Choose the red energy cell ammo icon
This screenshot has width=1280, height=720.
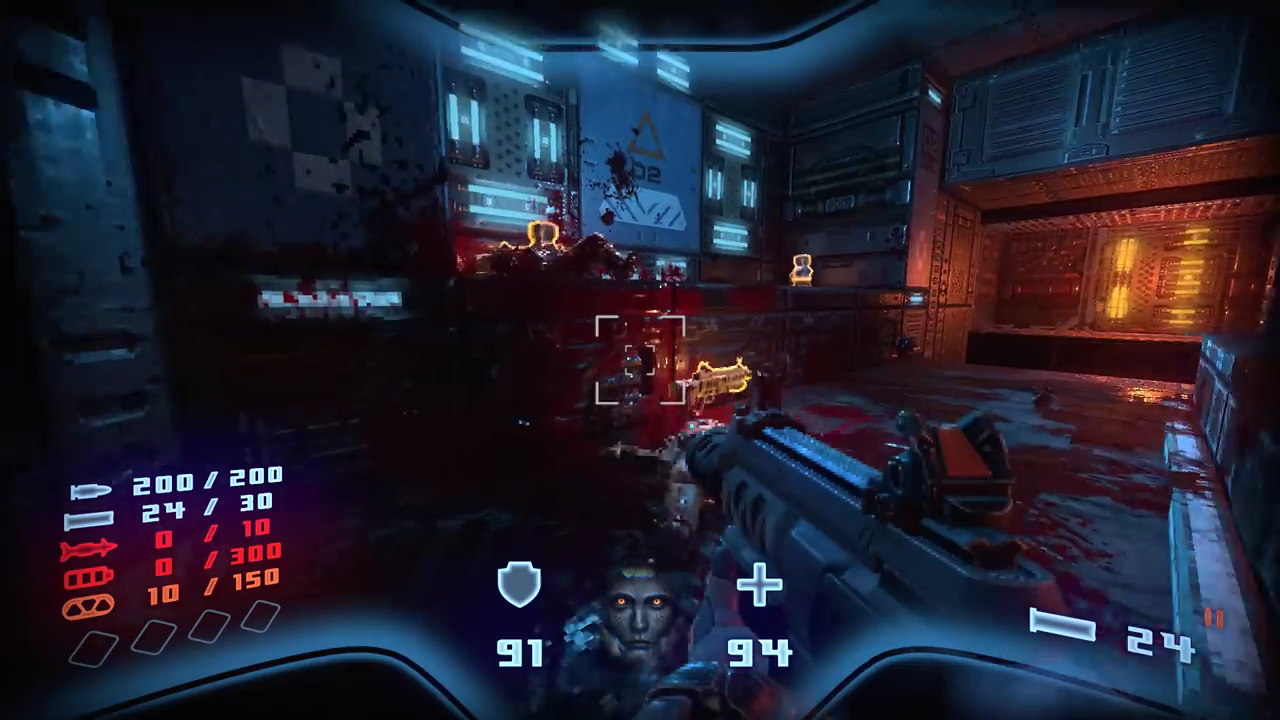89,578
